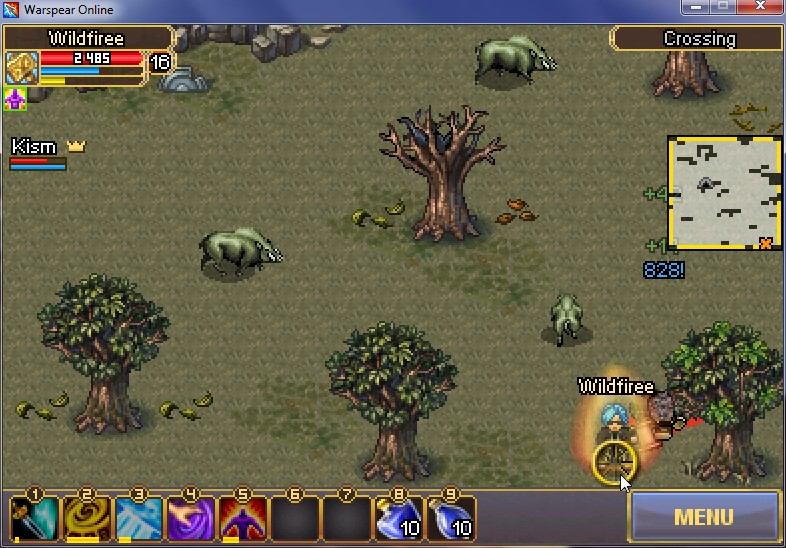Activate the red aura skill in slot 5
This screenshot has height=548, width=786.
[242, 518]
